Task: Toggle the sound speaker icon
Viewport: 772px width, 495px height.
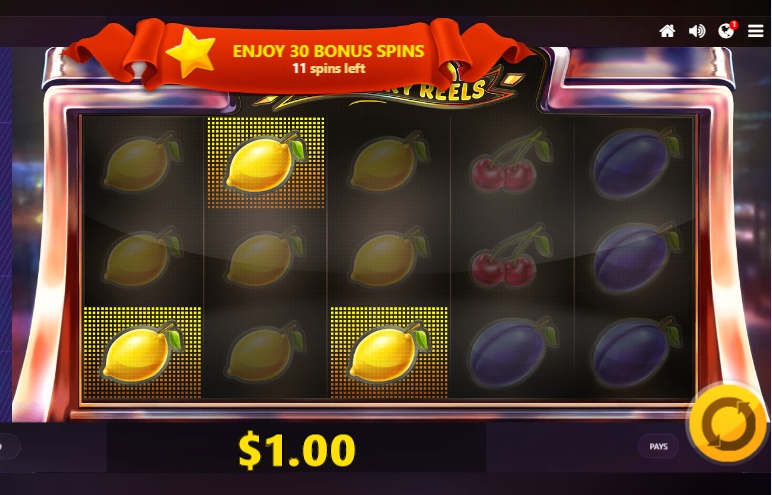Action: 697,31
